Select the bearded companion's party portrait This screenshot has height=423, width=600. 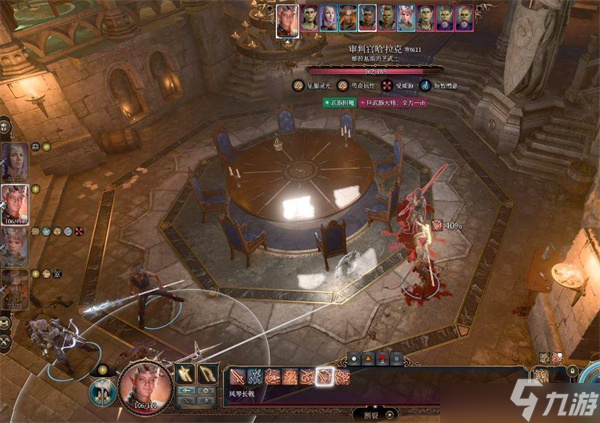point(14,286)
